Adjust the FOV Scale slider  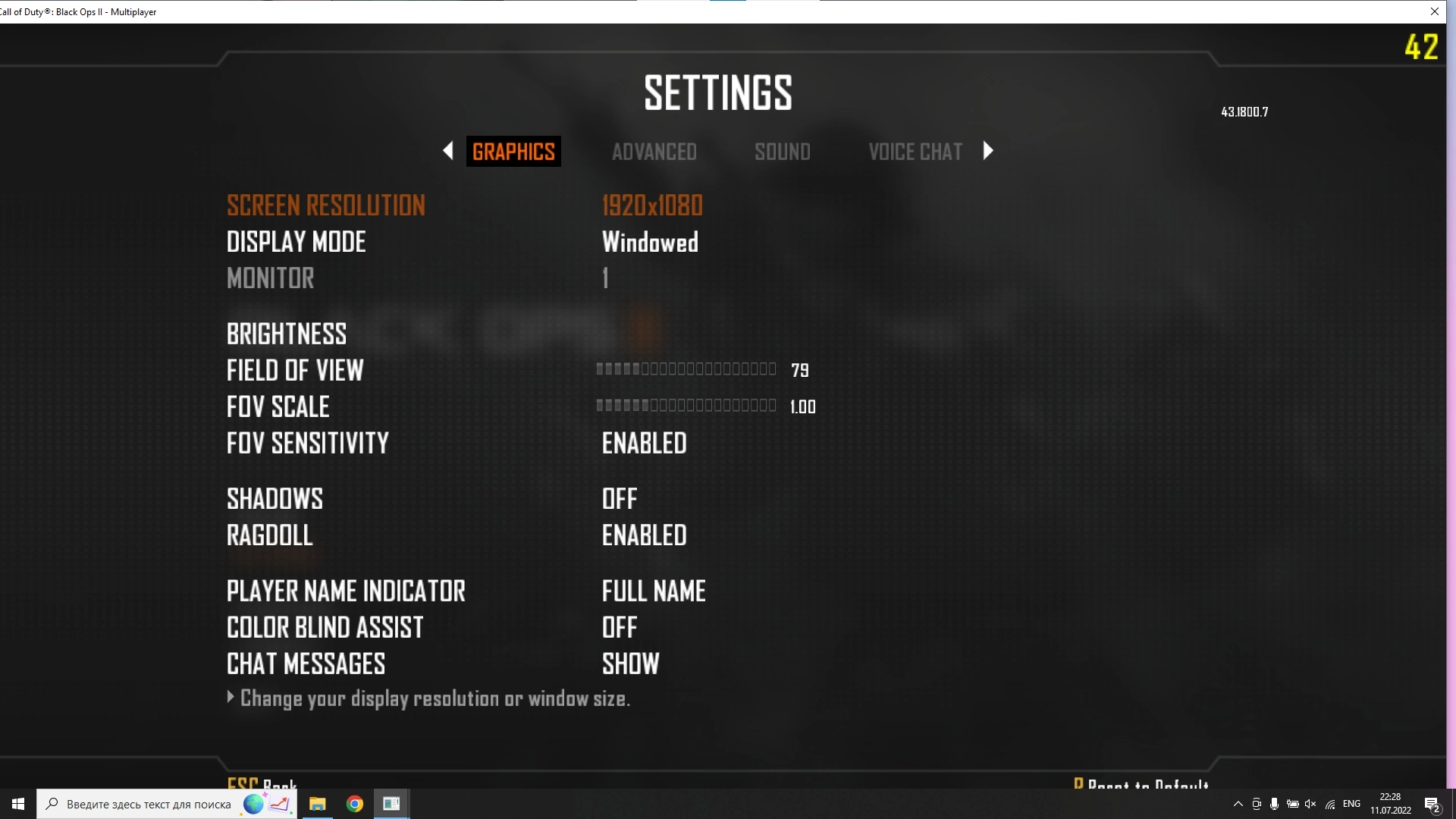click(686, 406)
